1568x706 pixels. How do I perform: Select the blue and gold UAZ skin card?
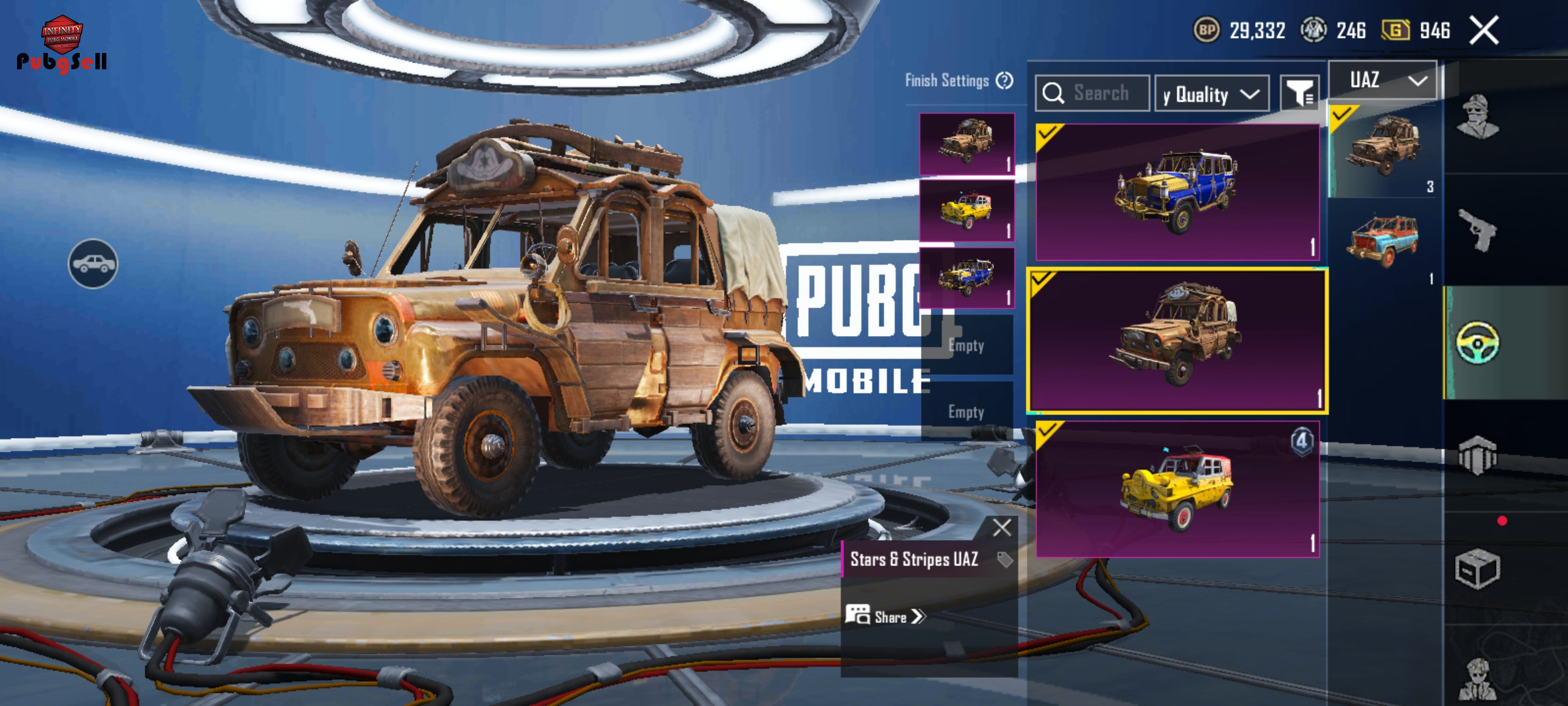pos(1177,192)
